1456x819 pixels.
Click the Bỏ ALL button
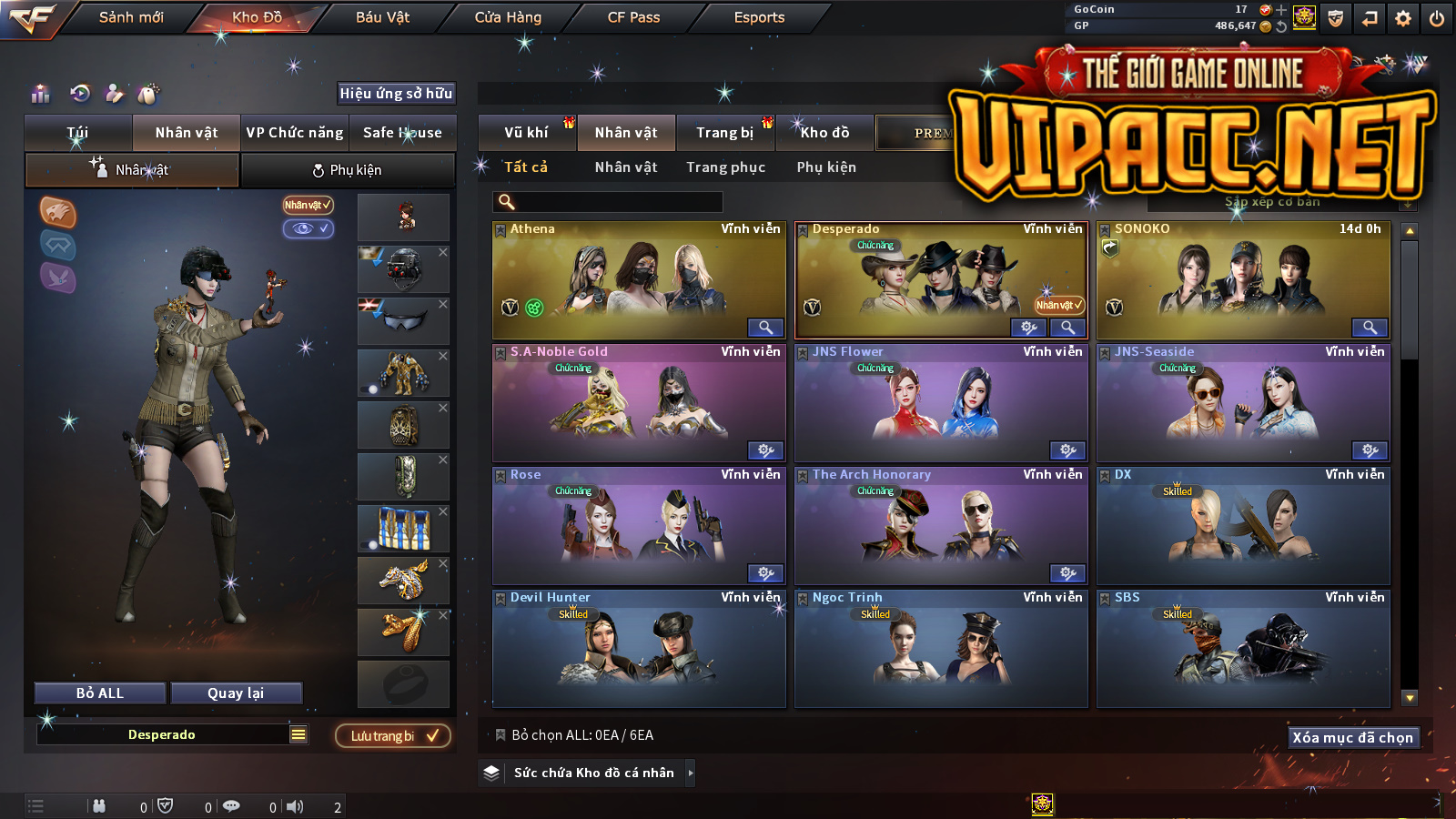point(100,693)
